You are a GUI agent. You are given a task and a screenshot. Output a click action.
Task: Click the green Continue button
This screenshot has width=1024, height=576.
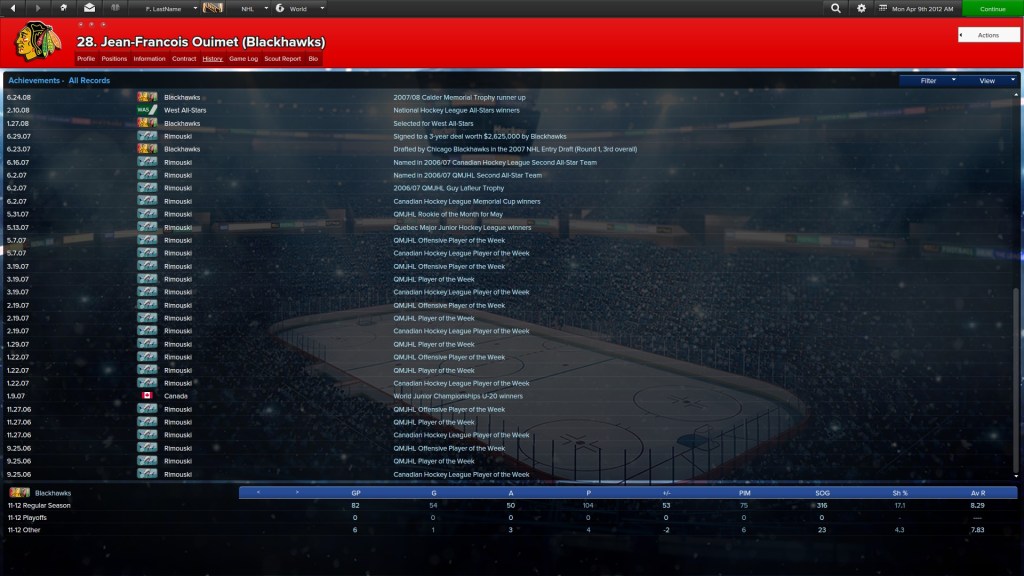[992, 8]
